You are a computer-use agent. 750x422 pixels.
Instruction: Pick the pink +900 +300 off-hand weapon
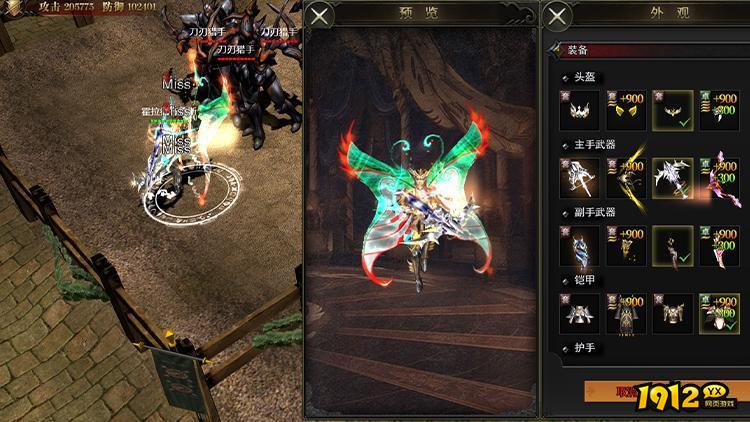[720, 246]
